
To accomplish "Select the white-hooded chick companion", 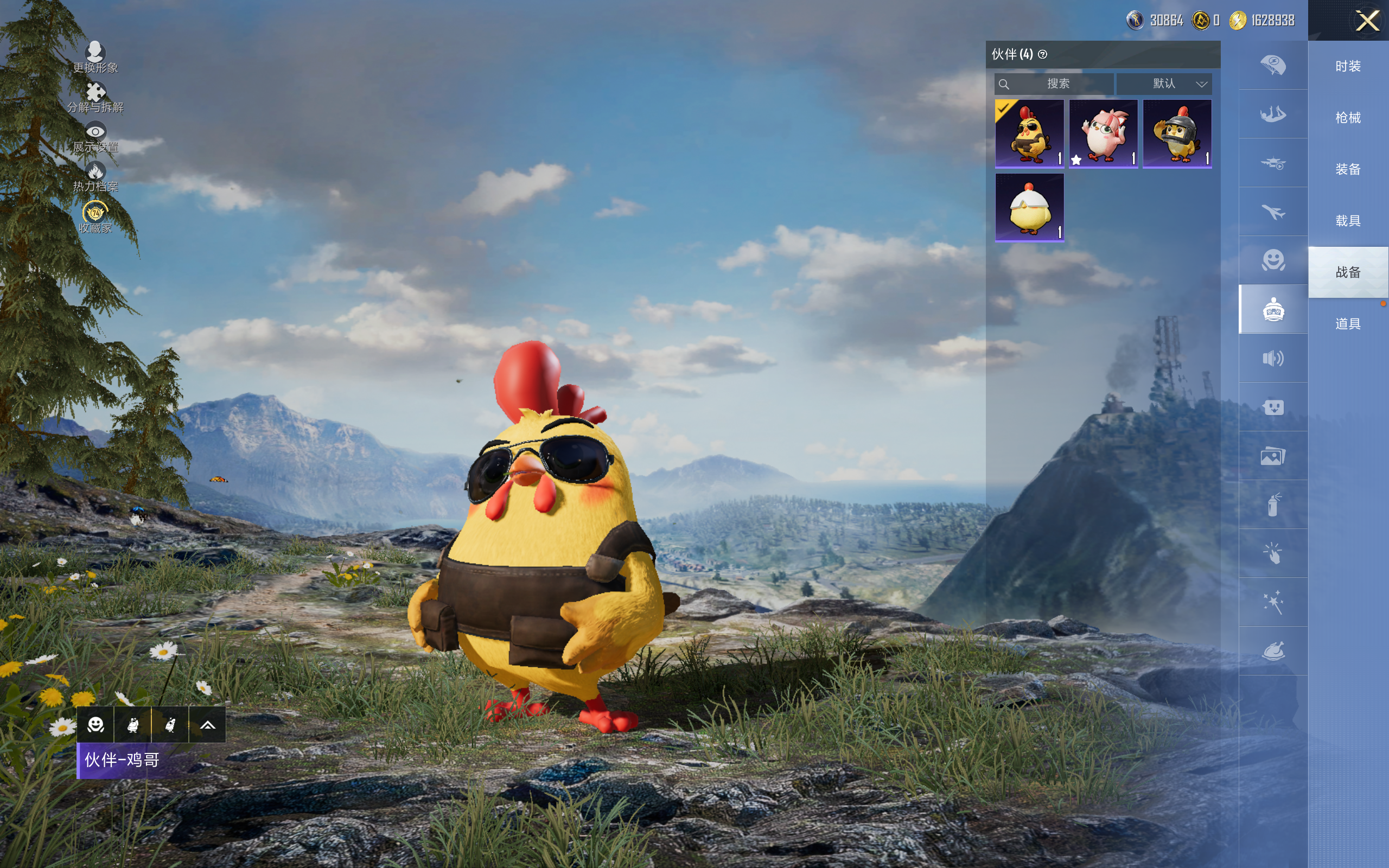I will (1029, 207).
